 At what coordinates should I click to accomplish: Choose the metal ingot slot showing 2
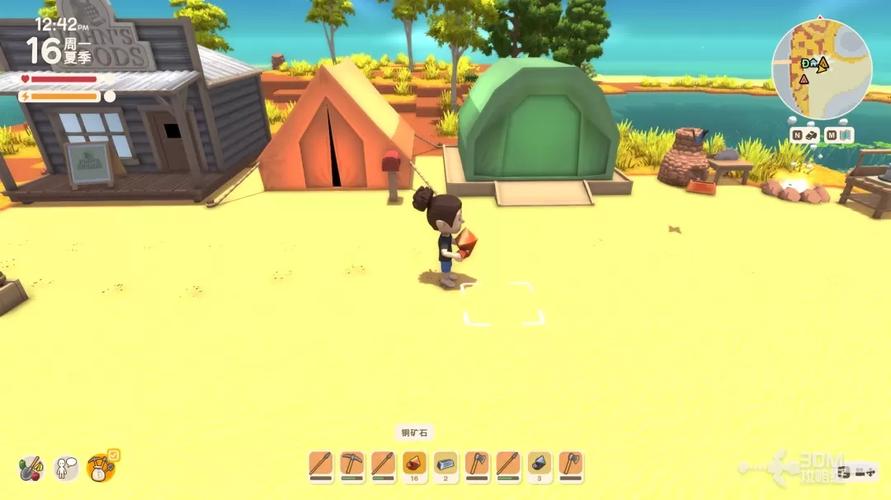point(445,465)
